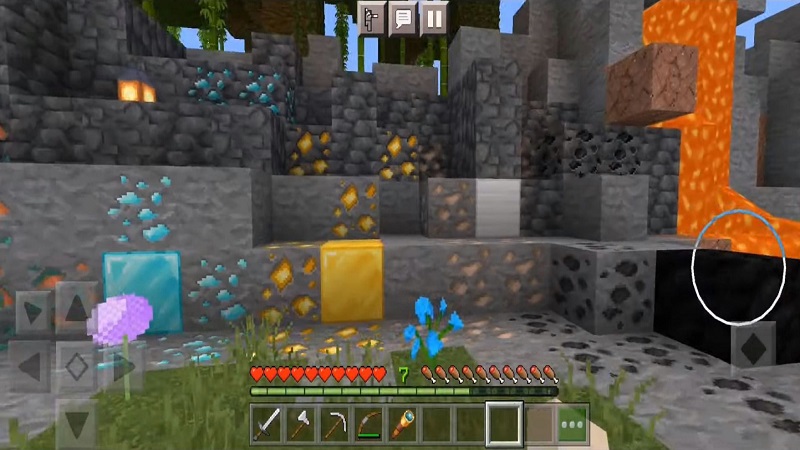
Task: Open the emote menu button
Action: tap(372, 19)
